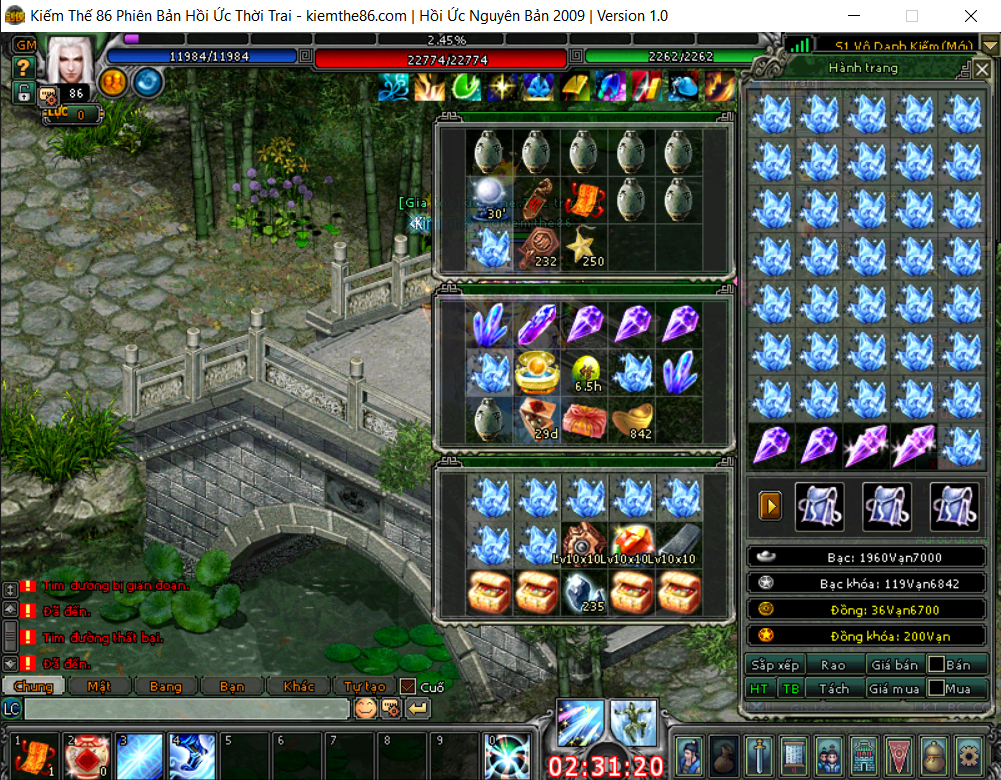Click the question mark help icon
Screen dimensions: 1001x780
point(24,68)
